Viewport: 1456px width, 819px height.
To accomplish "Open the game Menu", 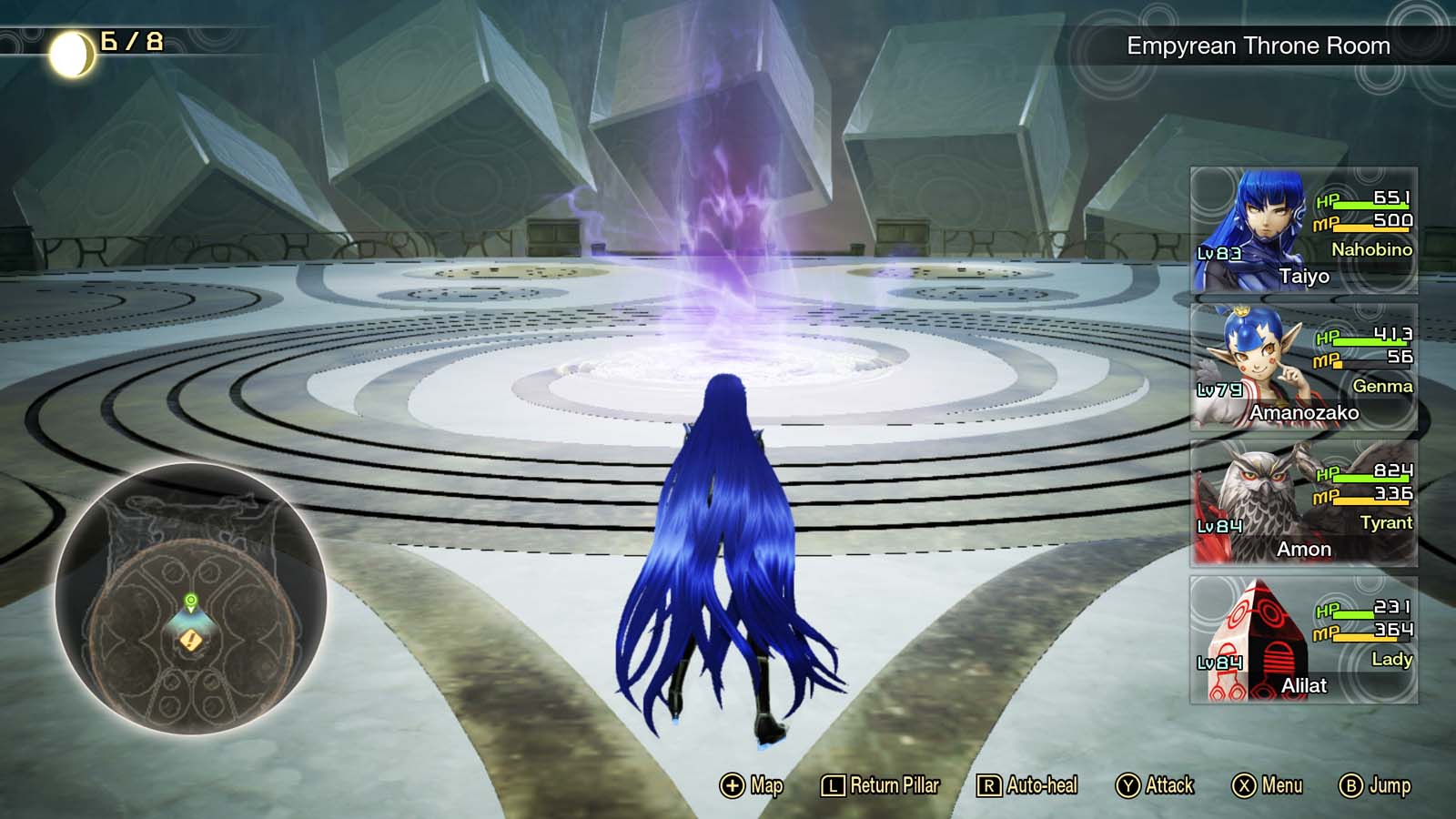I will coord(1266,784).
